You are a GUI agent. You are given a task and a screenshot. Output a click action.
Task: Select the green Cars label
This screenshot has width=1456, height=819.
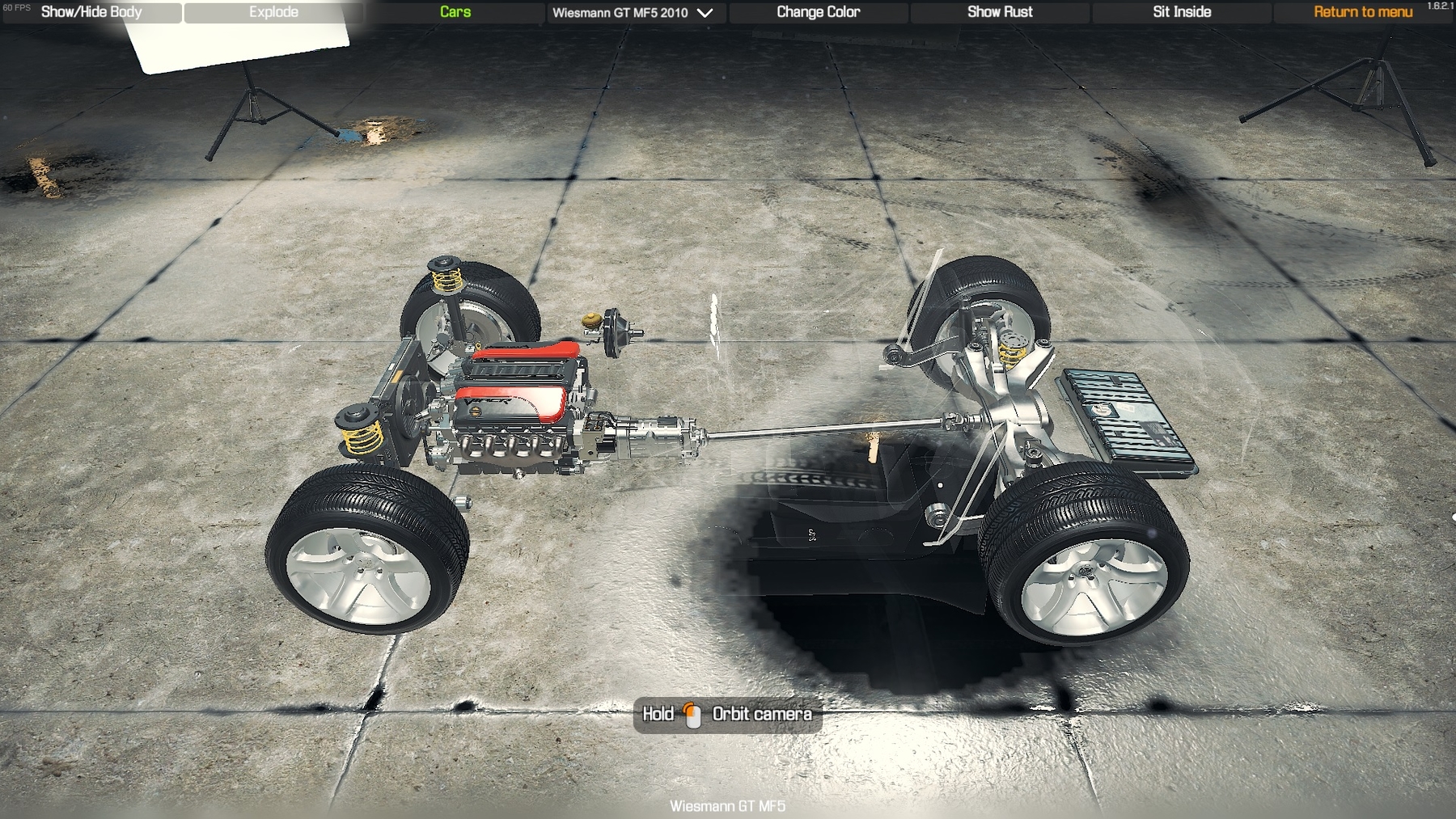(455, 12)
